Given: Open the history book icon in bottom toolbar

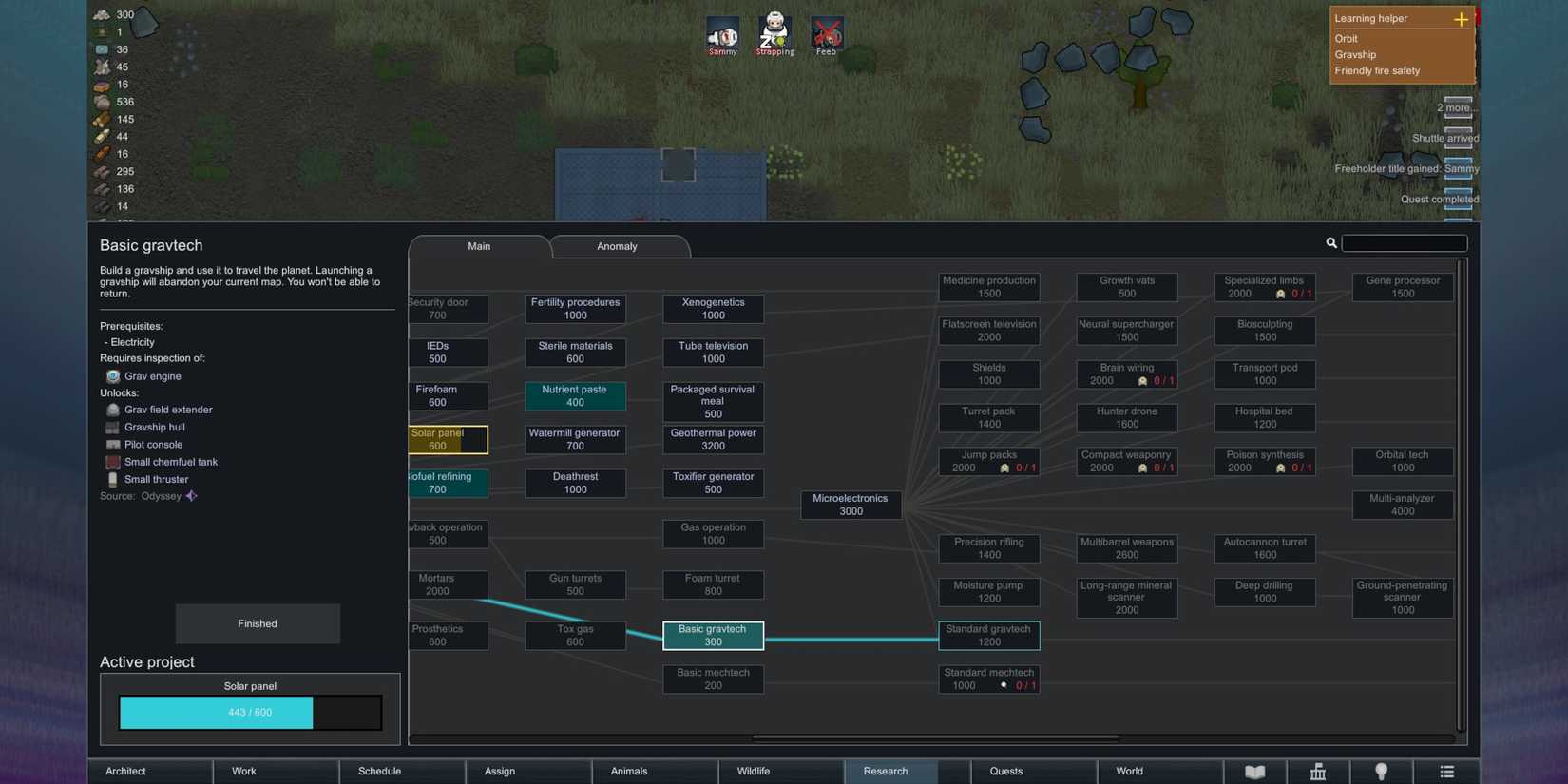Looking at the screenshot, I should point(1254,771).
